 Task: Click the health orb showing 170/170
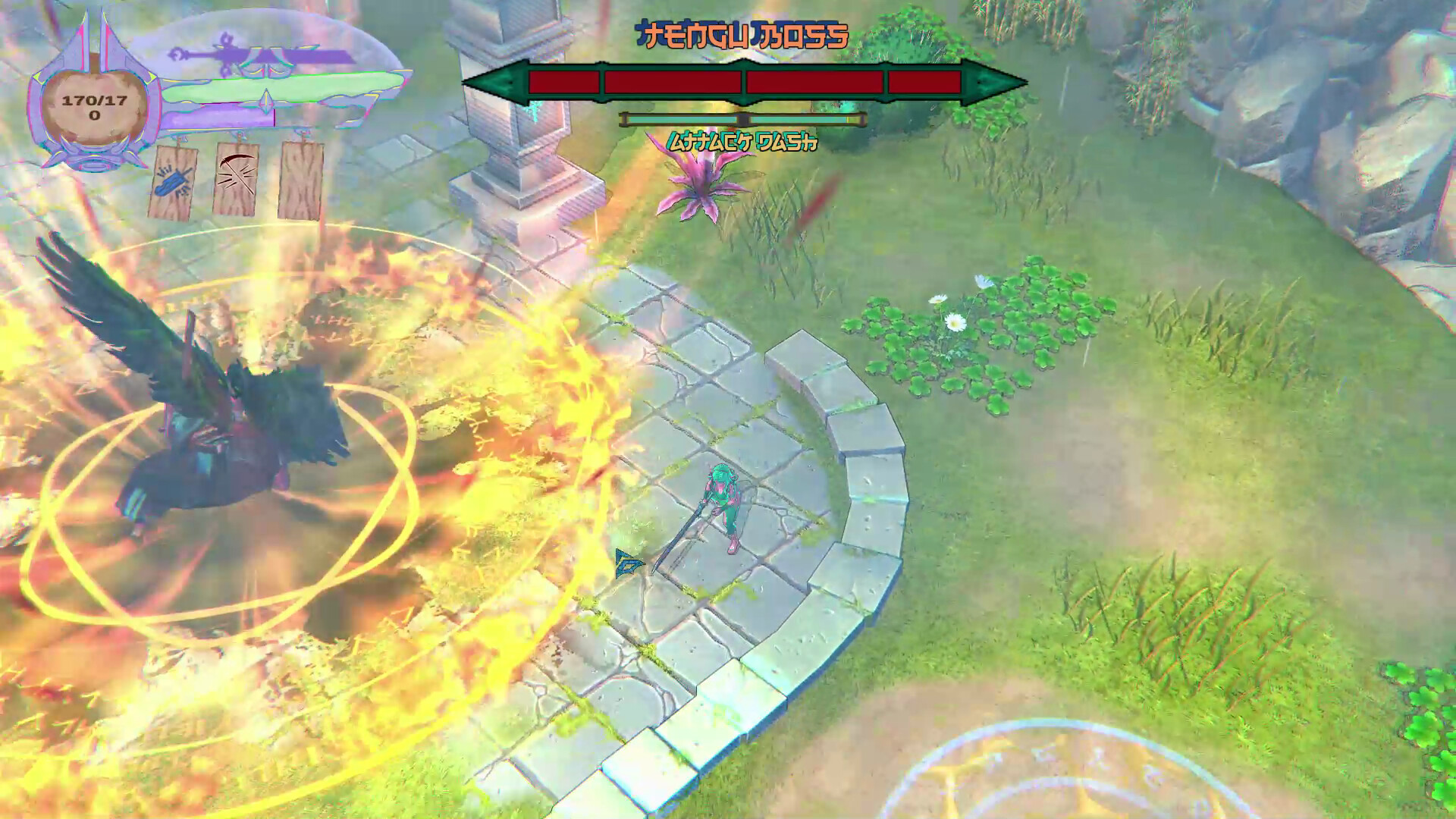[95, 105]
